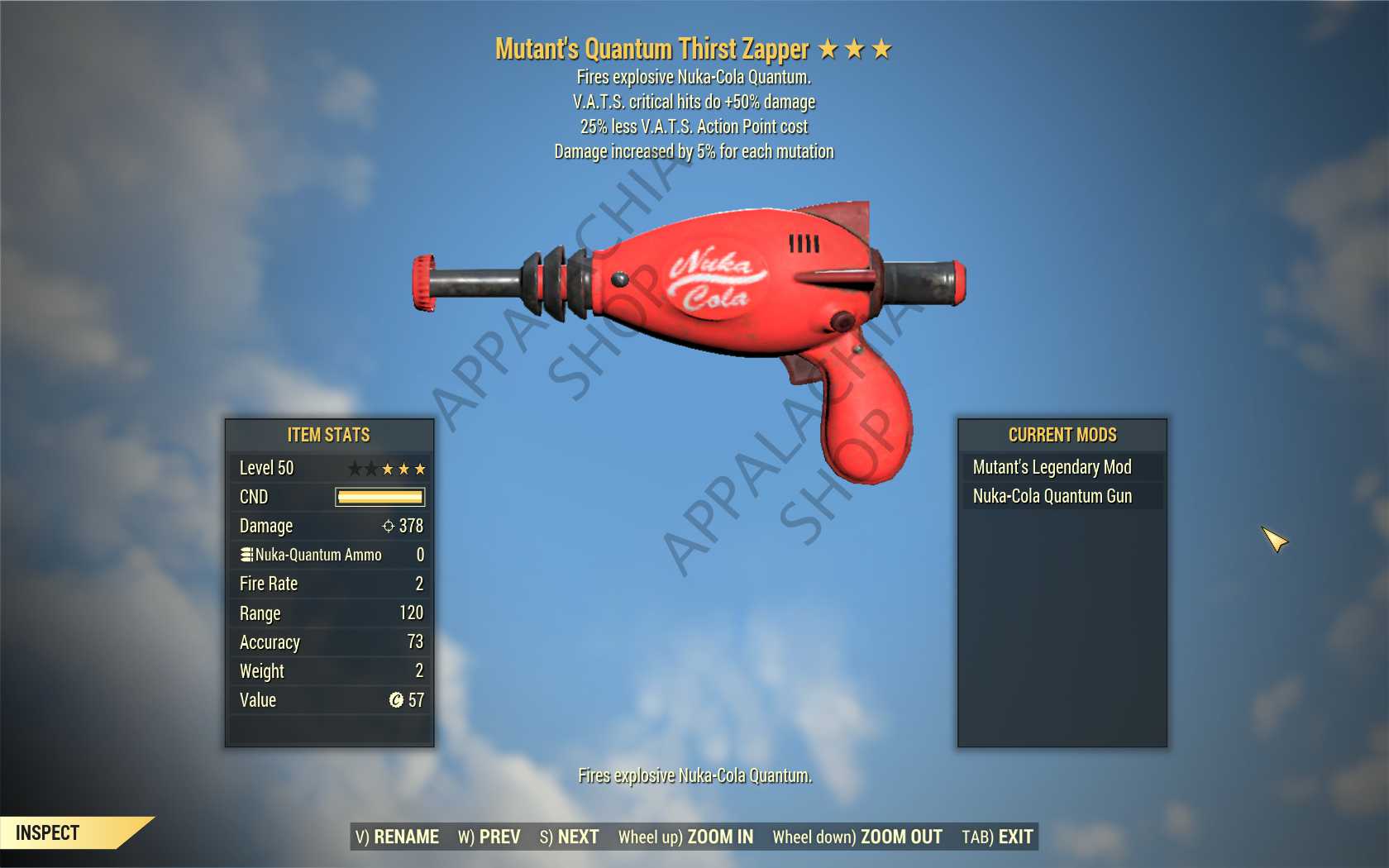Select a filled star on the Level 50 row
This screenshot has height=868, width=1389.
[403, 468]
